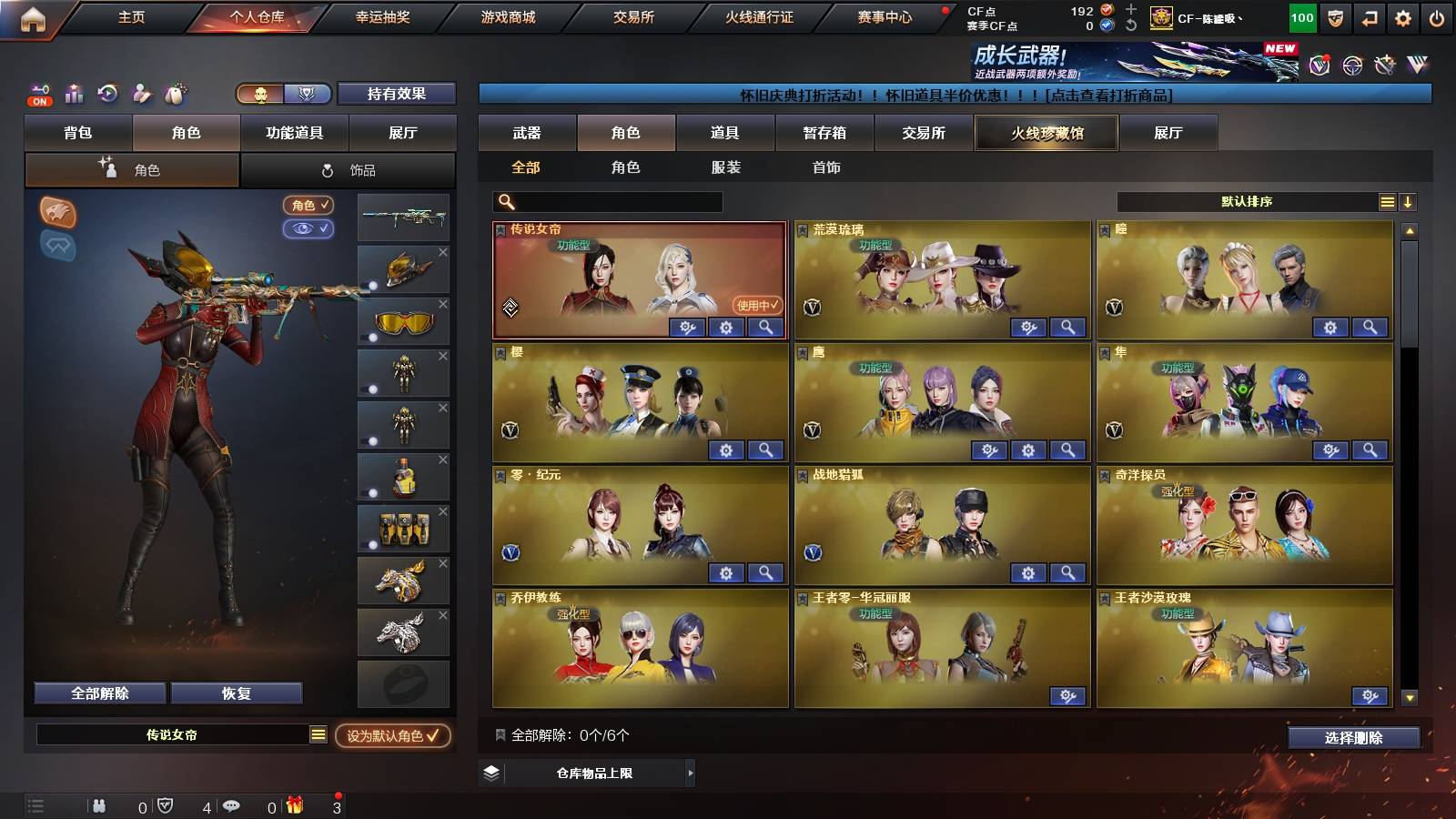
Task: Click the power/exit icon at top-right
Action: (x=1436, y=16)
